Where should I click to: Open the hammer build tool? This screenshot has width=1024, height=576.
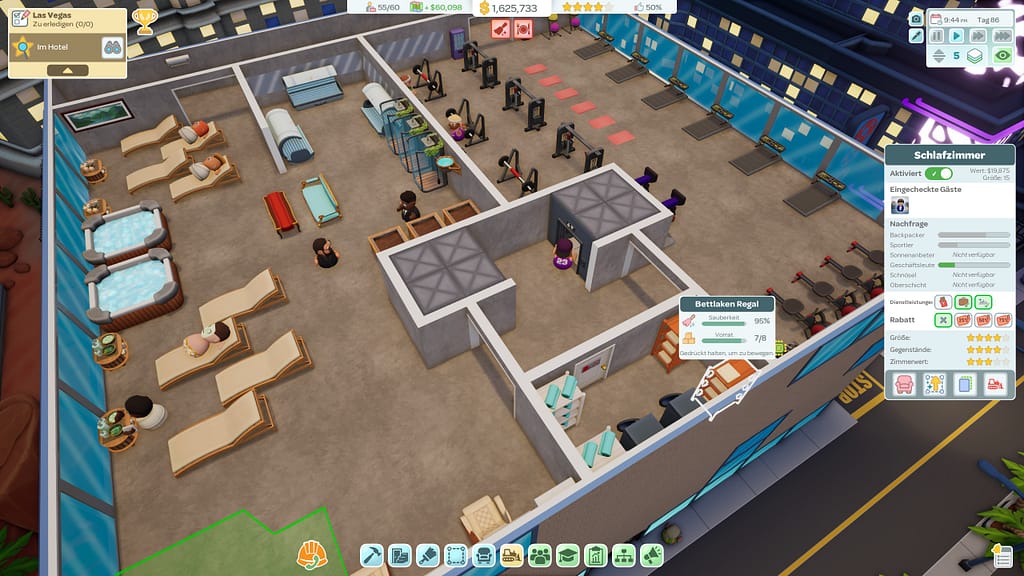click(372, 554)
